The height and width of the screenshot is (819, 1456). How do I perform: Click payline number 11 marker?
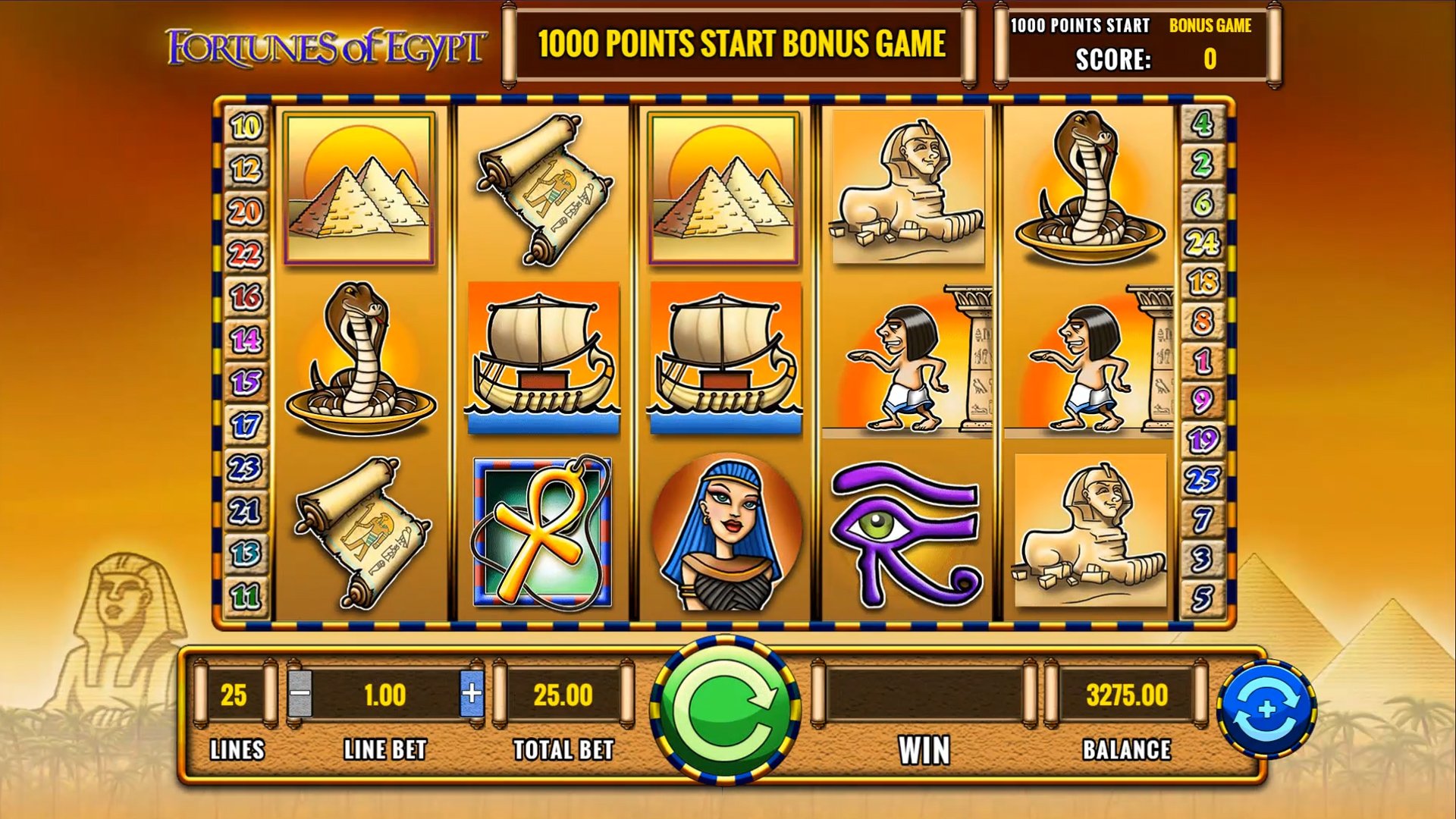coord(246,597)
